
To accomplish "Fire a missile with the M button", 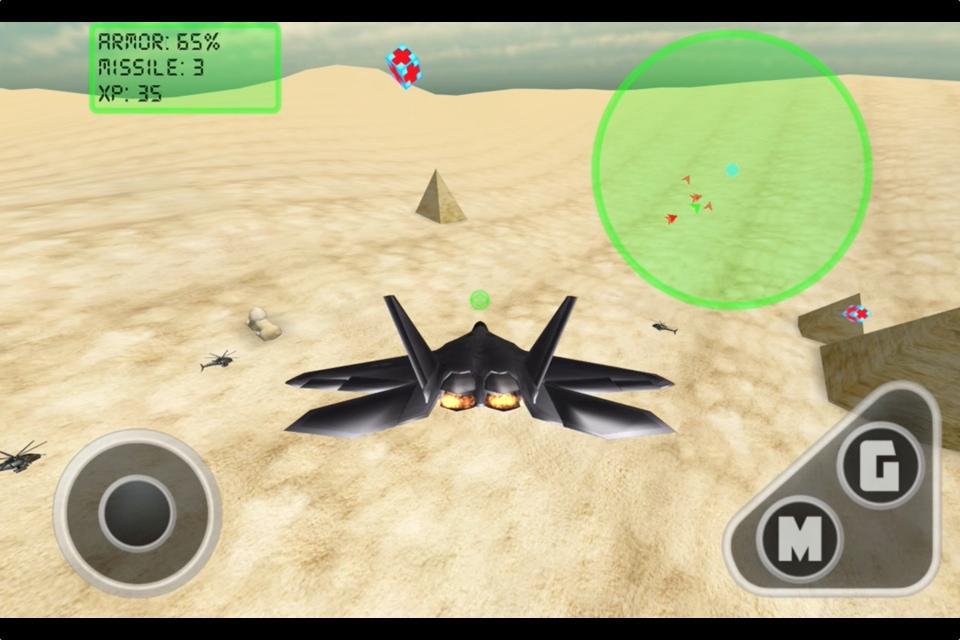I will (x=799, y=539).
